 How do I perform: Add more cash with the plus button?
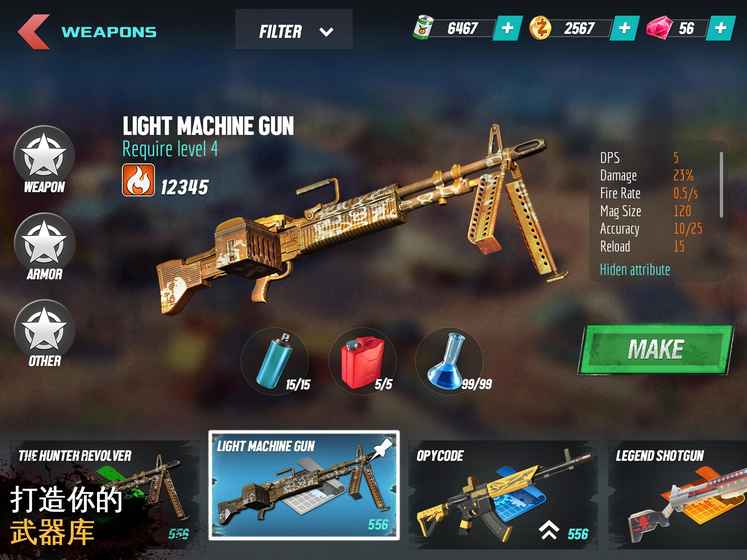click(508, 28)
